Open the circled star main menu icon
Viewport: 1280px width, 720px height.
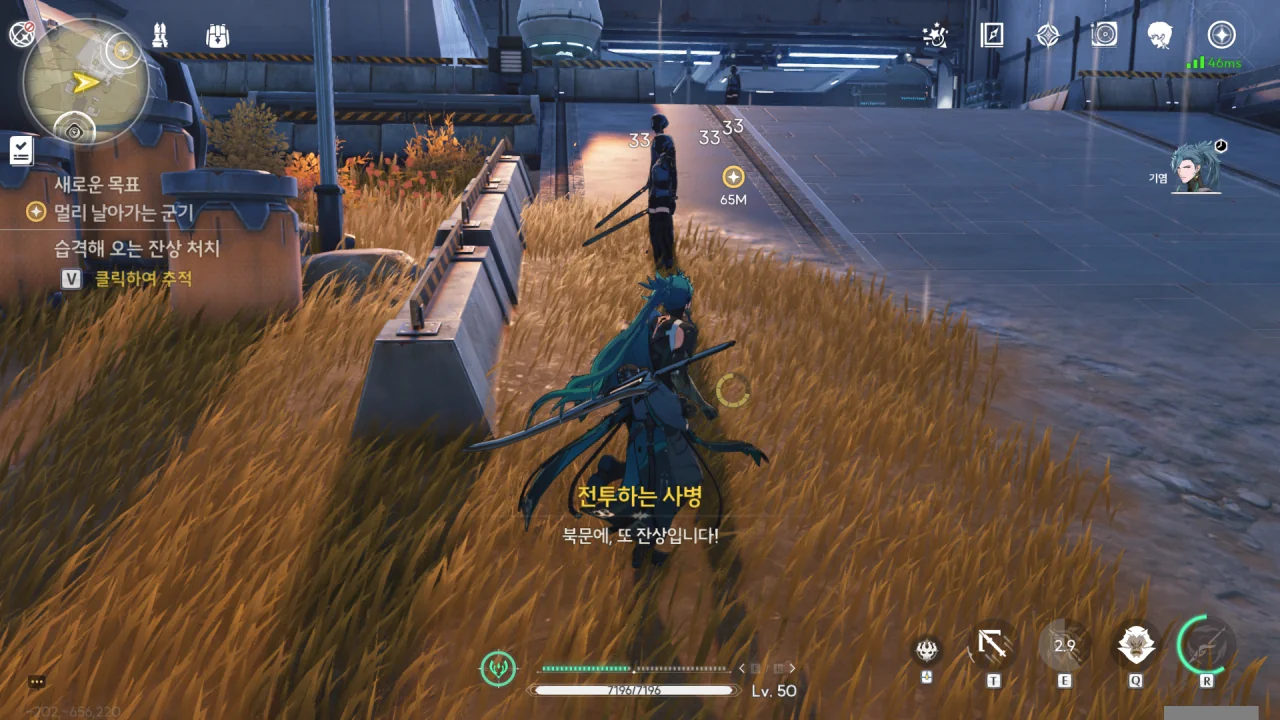click(x=1221, y=35)
